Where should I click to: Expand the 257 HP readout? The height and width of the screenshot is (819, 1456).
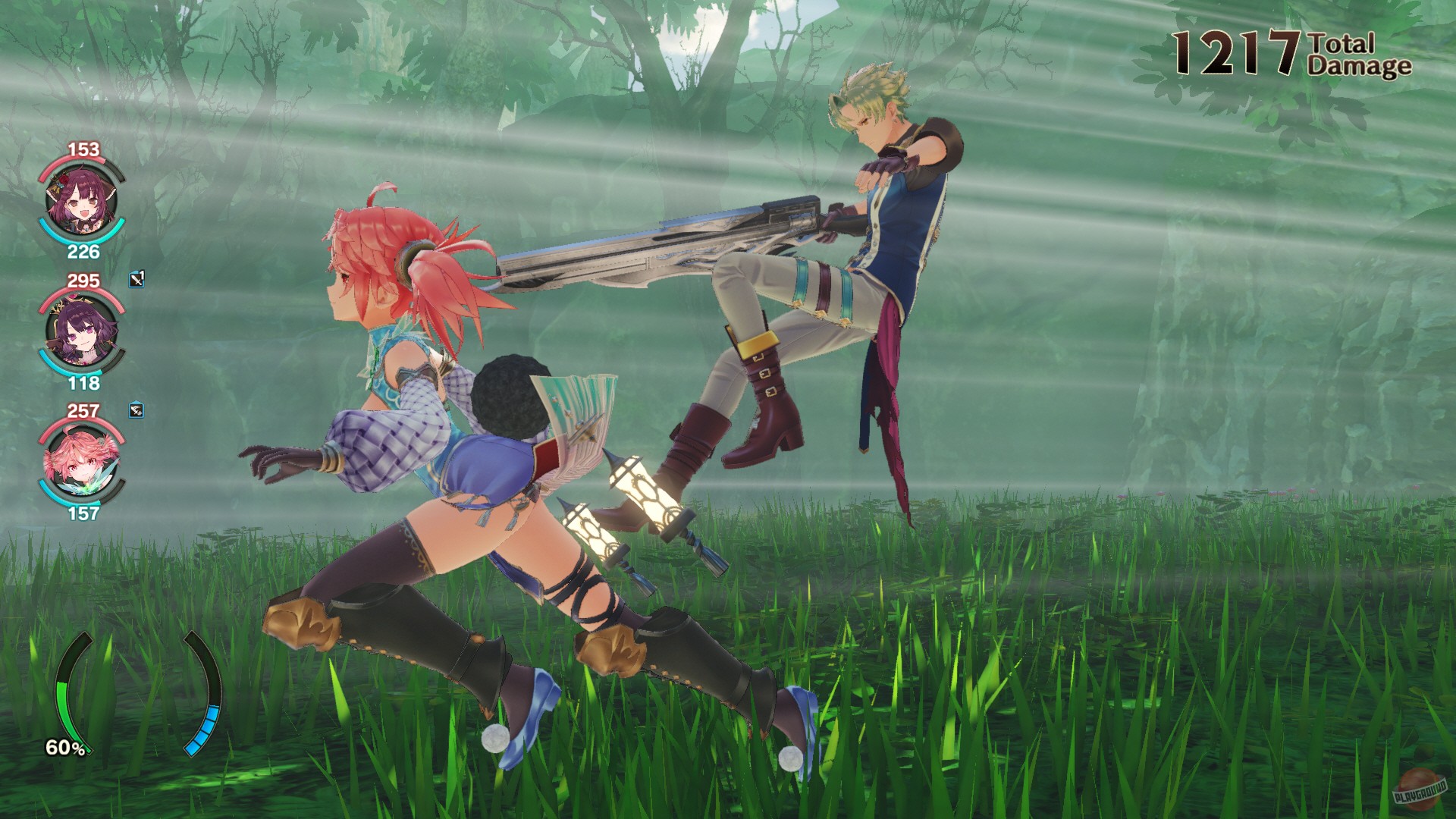coord(83,411)
